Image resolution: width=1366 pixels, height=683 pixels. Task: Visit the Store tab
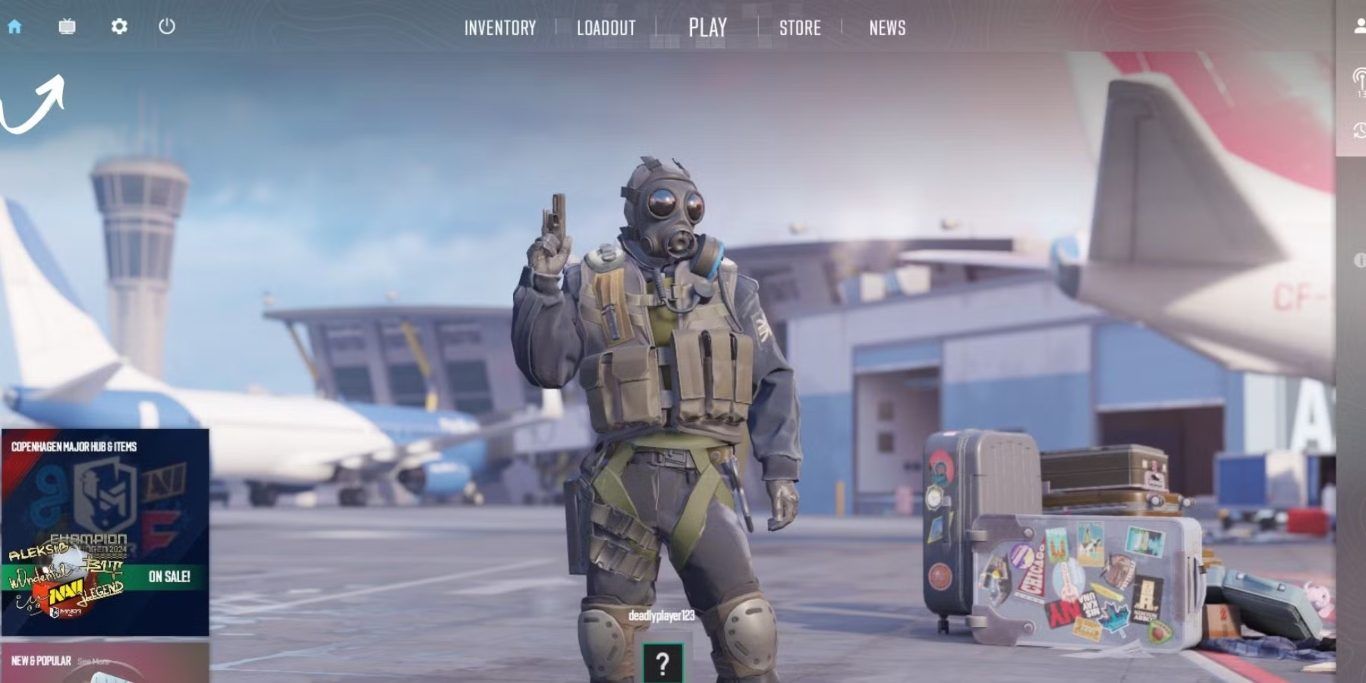(x=800, y=28)
